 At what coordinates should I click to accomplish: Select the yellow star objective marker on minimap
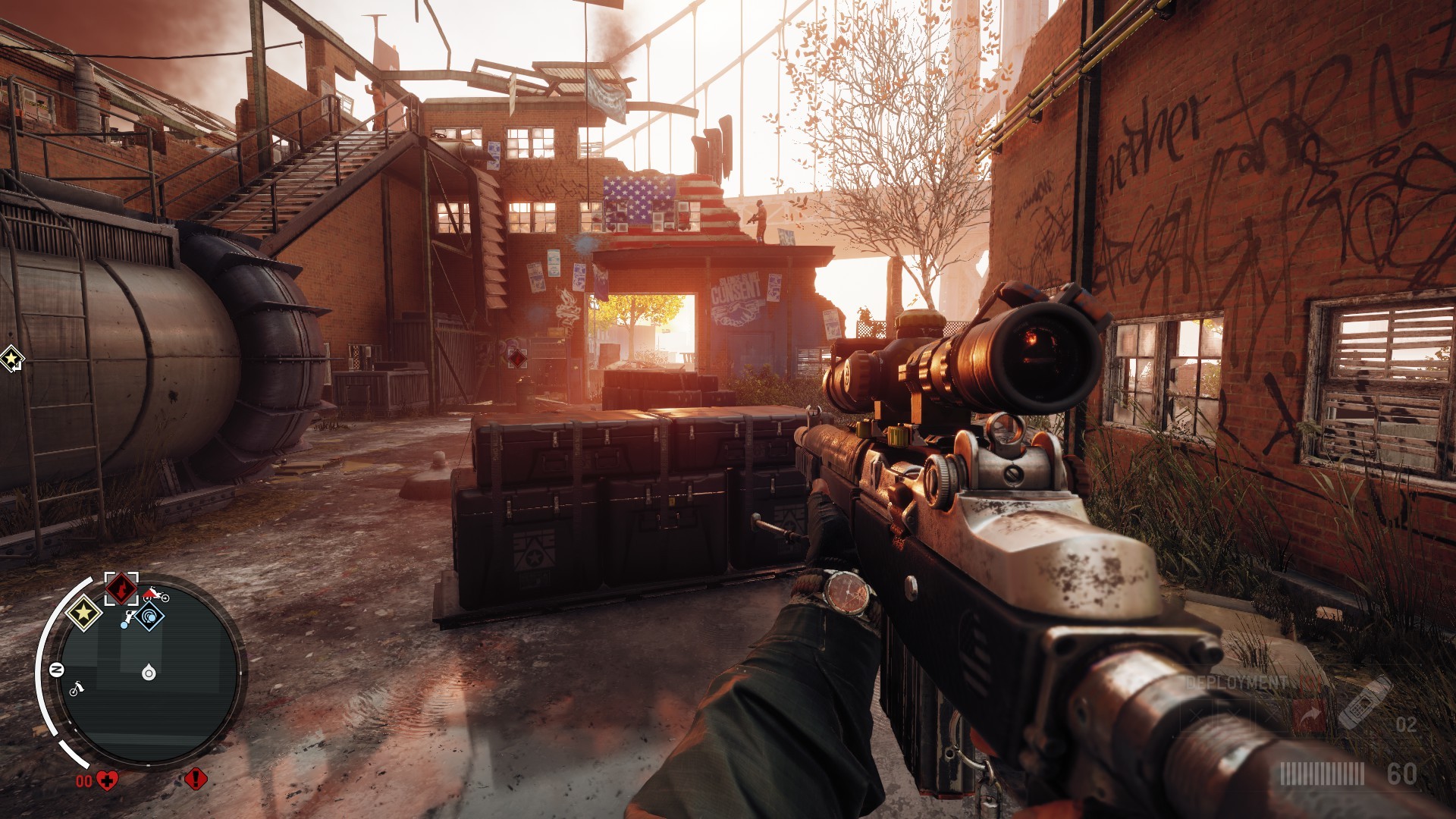tap(83, 611)
